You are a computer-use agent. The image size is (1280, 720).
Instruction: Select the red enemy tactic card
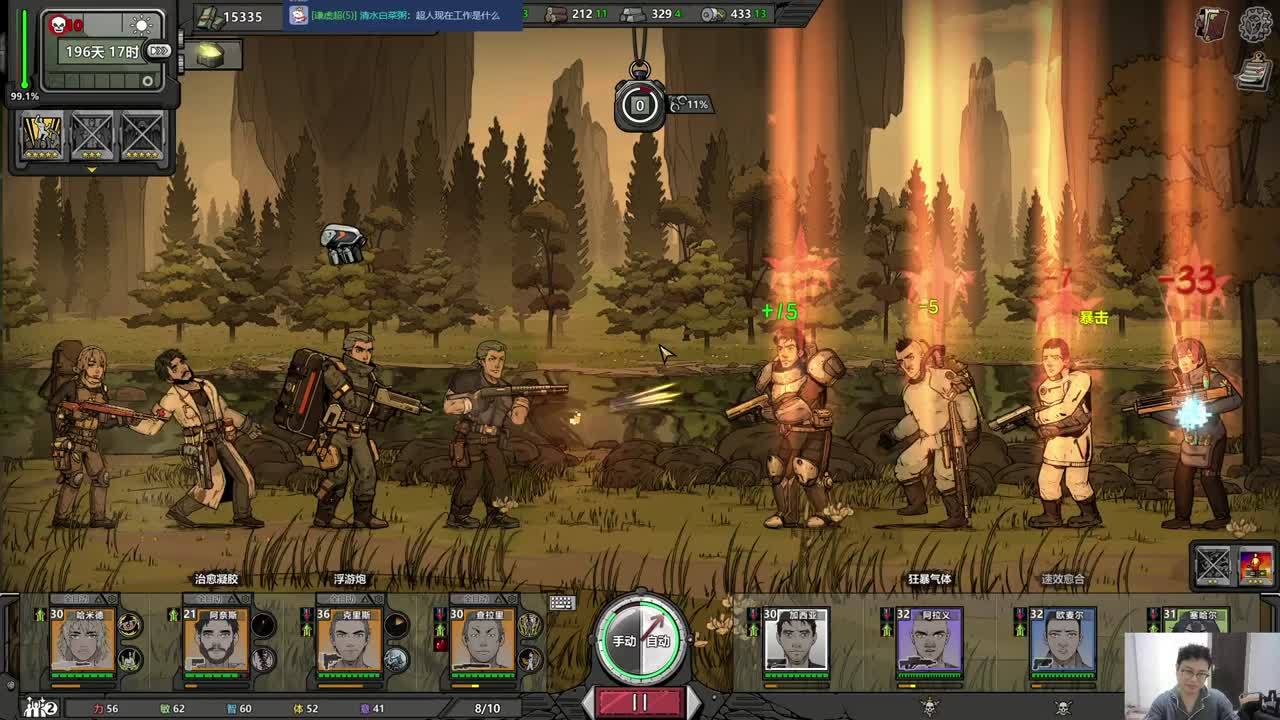pyautogui.click(x=1255, y=566)
